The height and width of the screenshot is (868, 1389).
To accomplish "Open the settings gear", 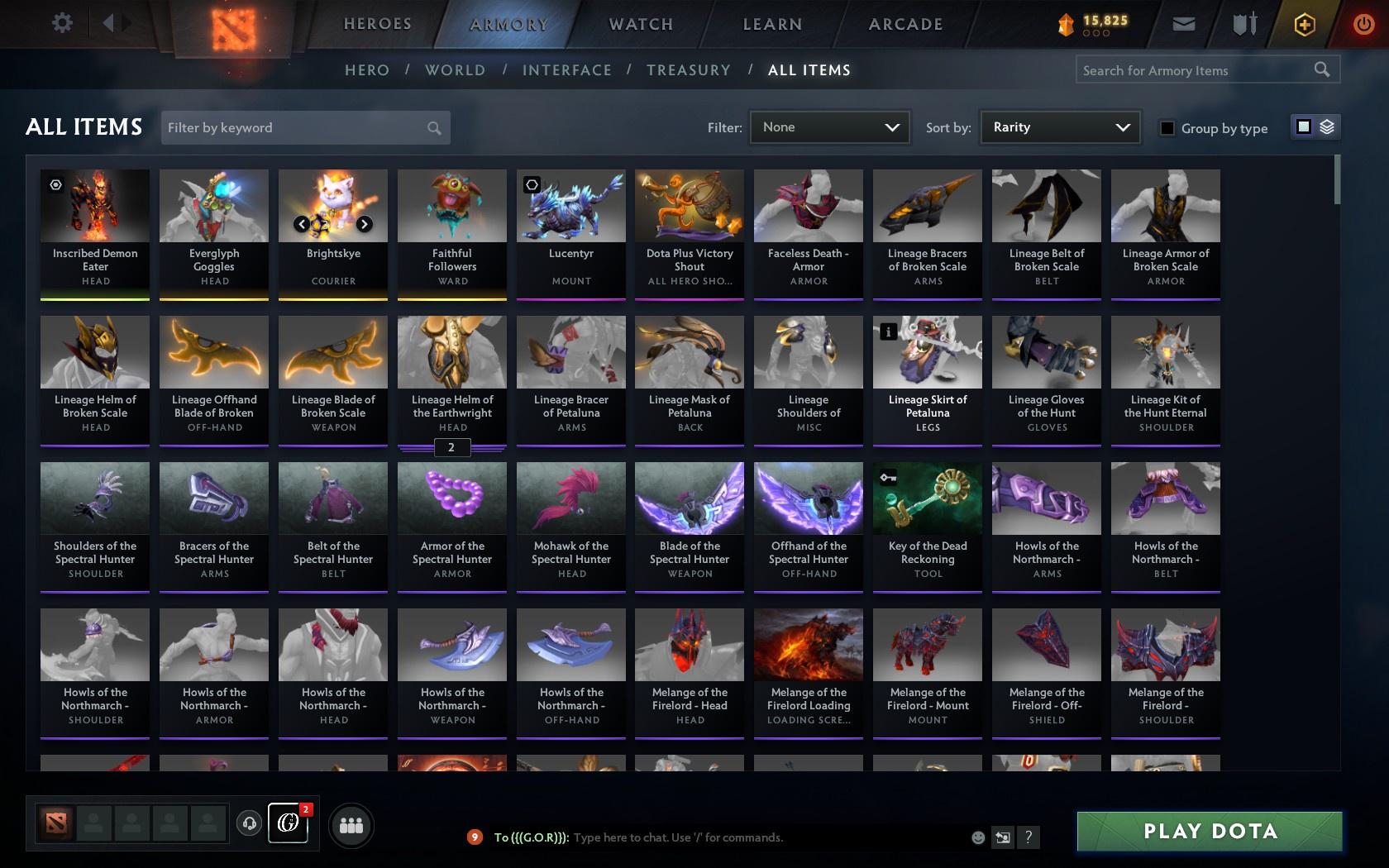I will click(60, 23).
